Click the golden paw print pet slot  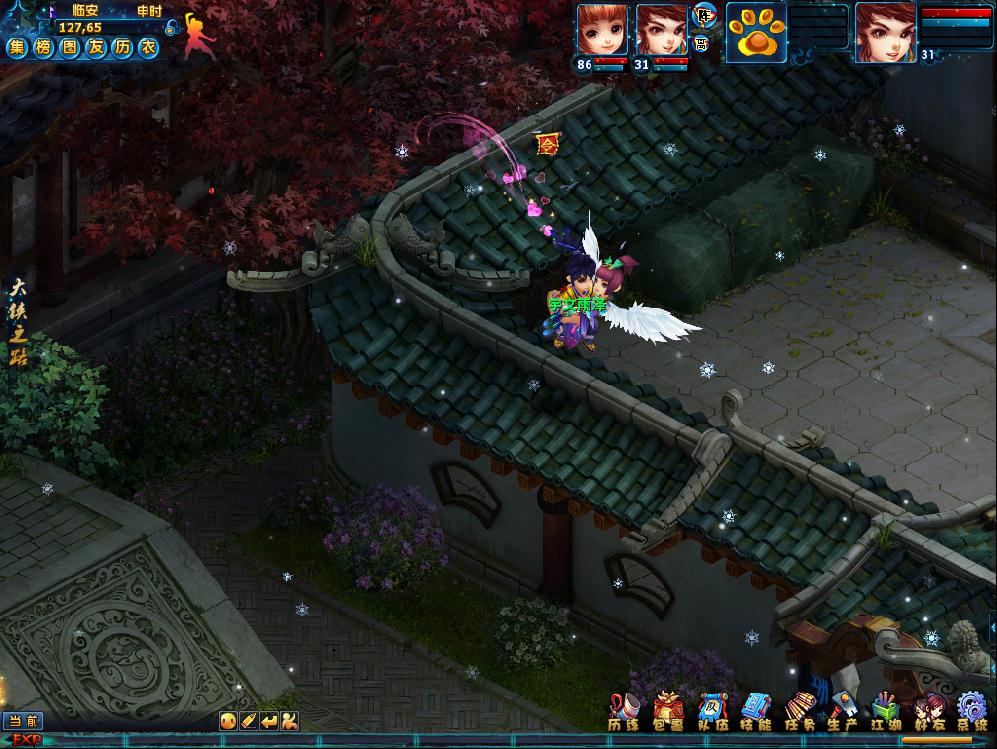[x=755, y=32]
